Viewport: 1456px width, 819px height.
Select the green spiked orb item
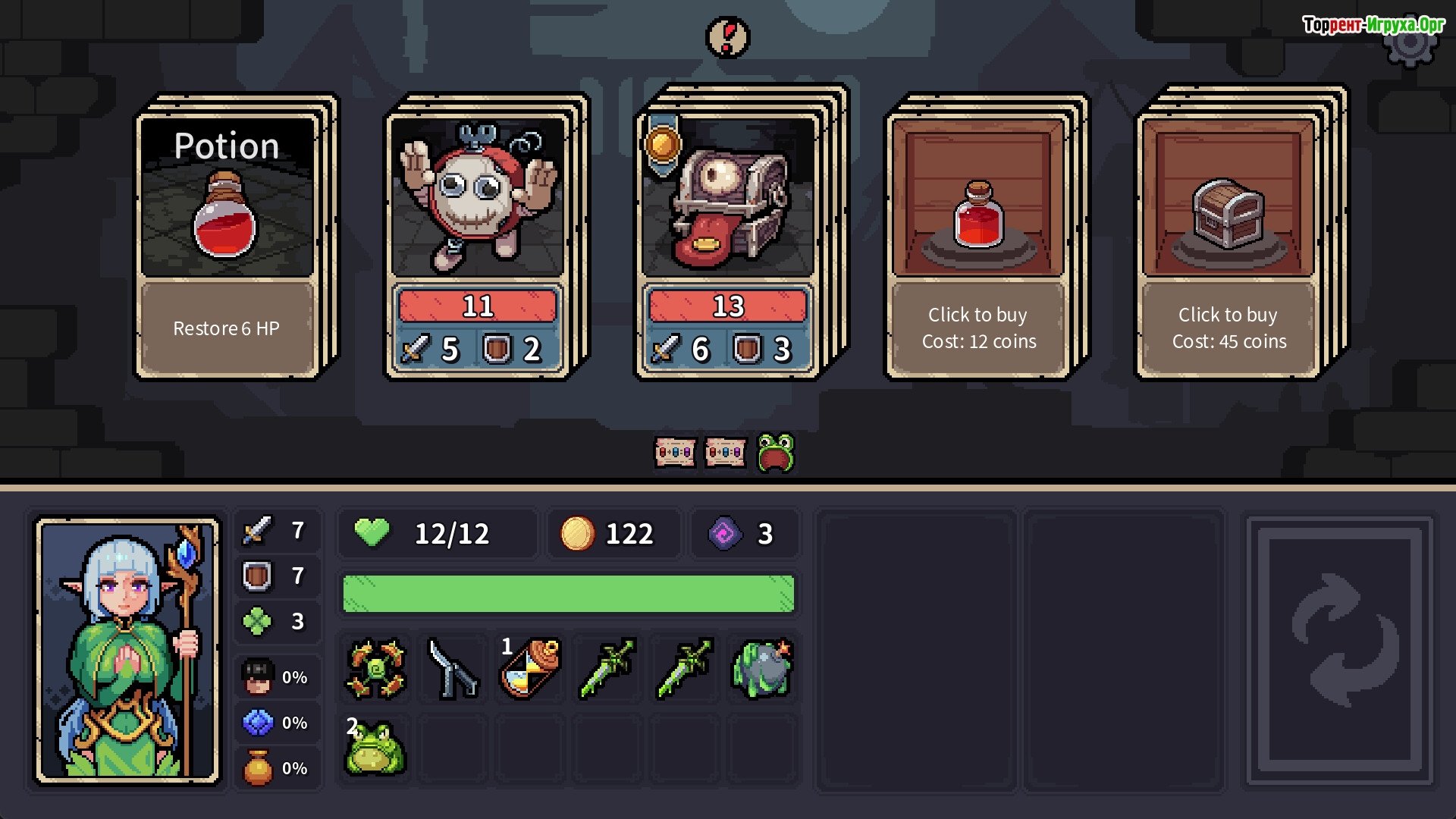[x=376, y=668]
